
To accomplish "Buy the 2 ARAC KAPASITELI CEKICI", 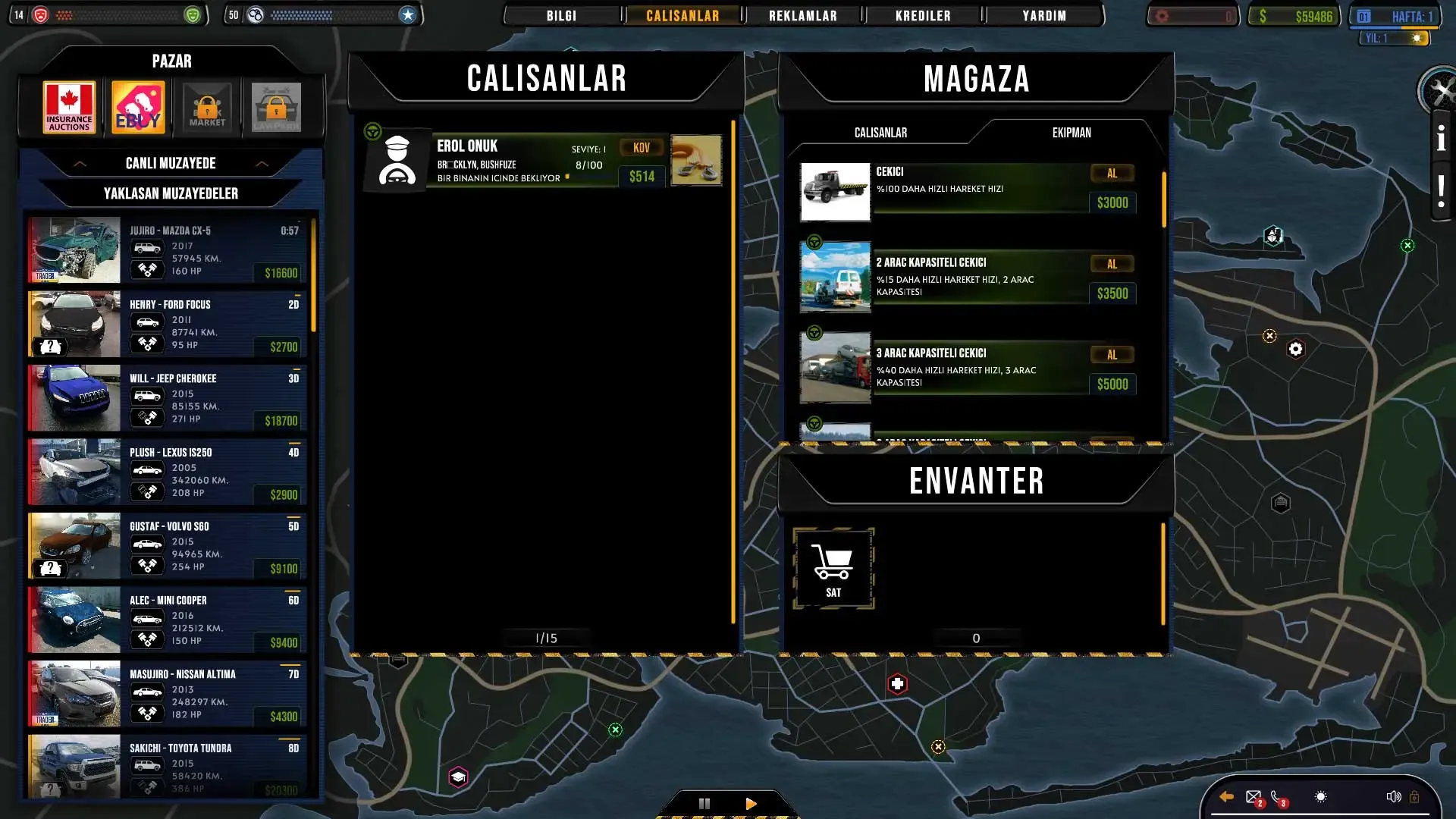I will tap(1112, 265).
